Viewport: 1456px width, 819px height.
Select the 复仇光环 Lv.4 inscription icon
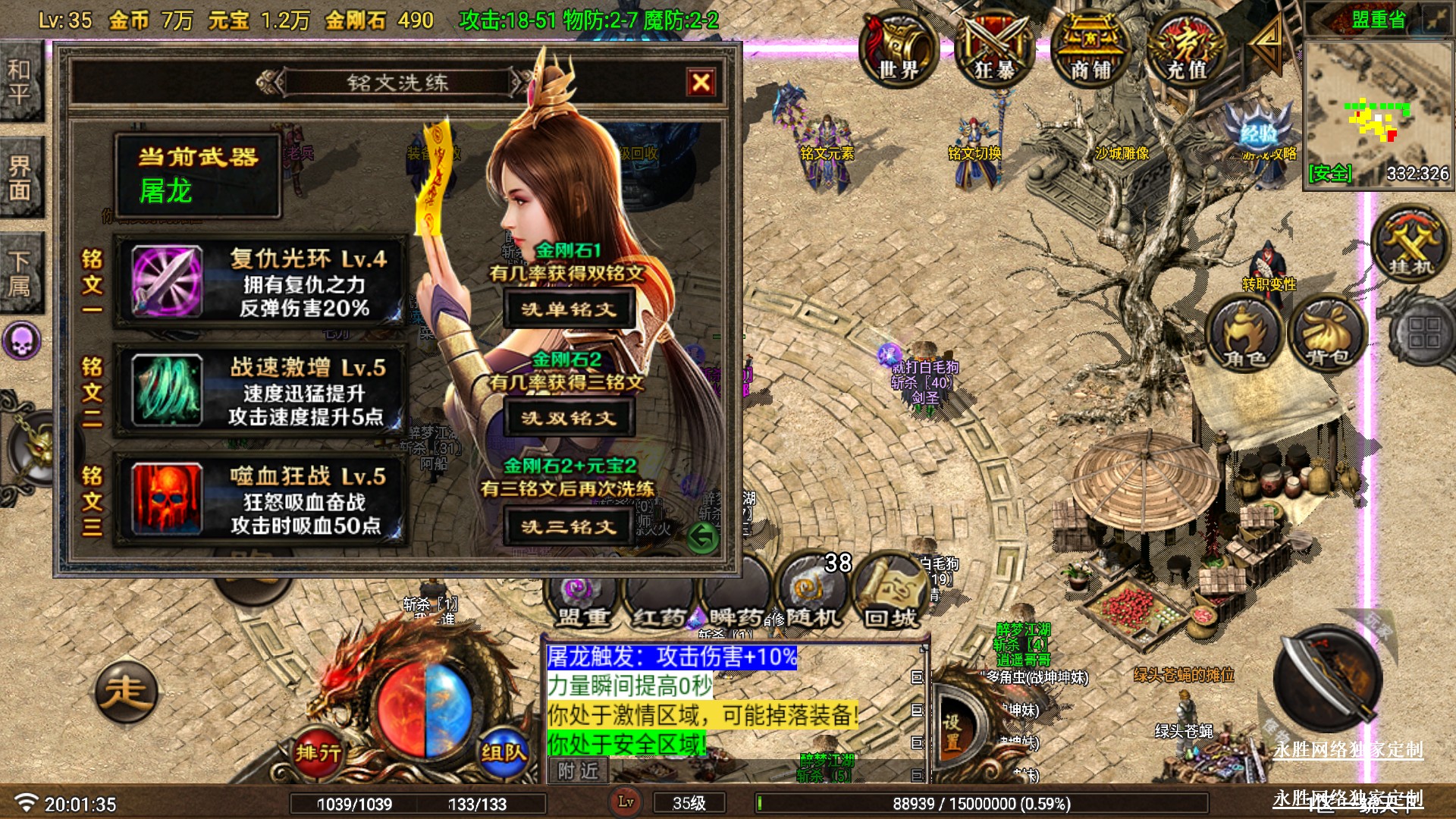coord(167,281)
